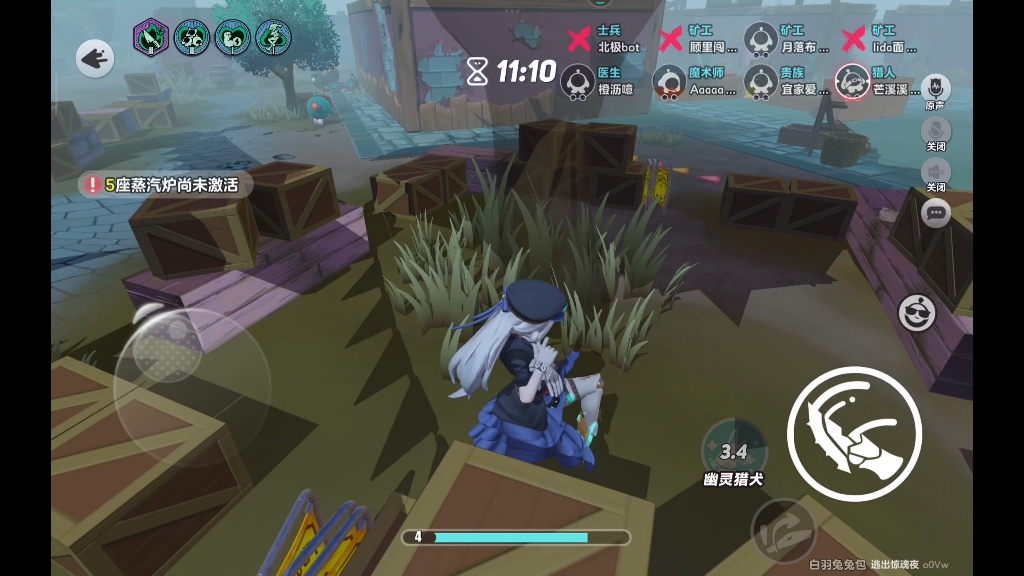Open the sunglasses emote button

point(916,314)
